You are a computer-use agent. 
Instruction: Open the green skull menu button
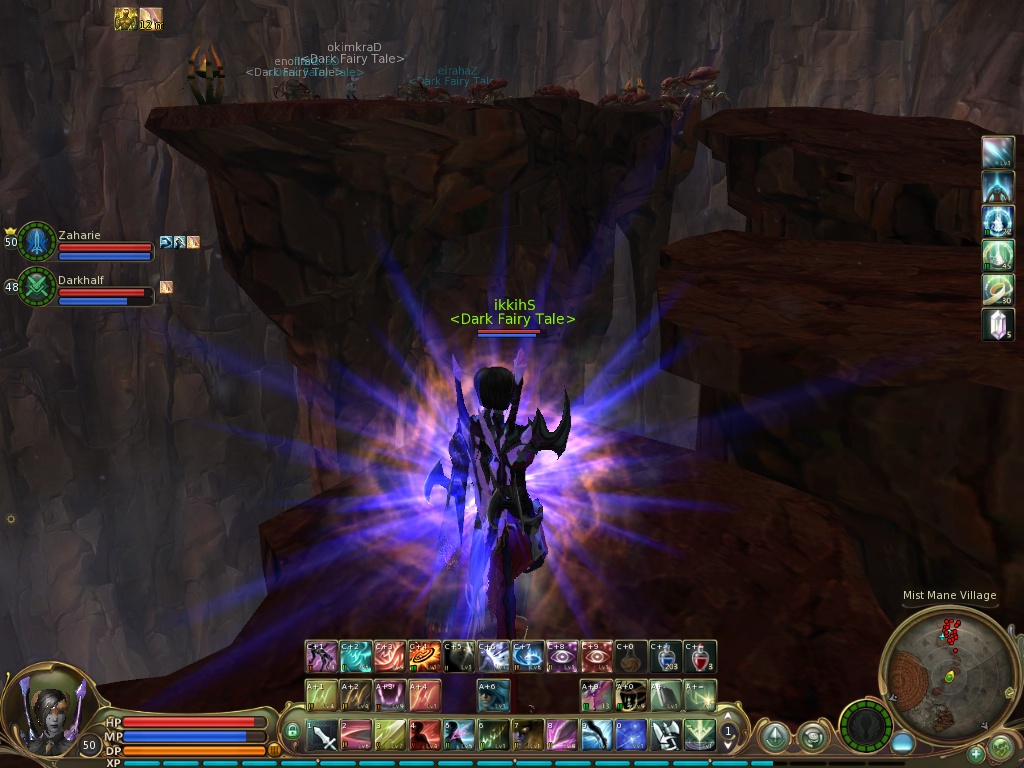pos(999,747)
